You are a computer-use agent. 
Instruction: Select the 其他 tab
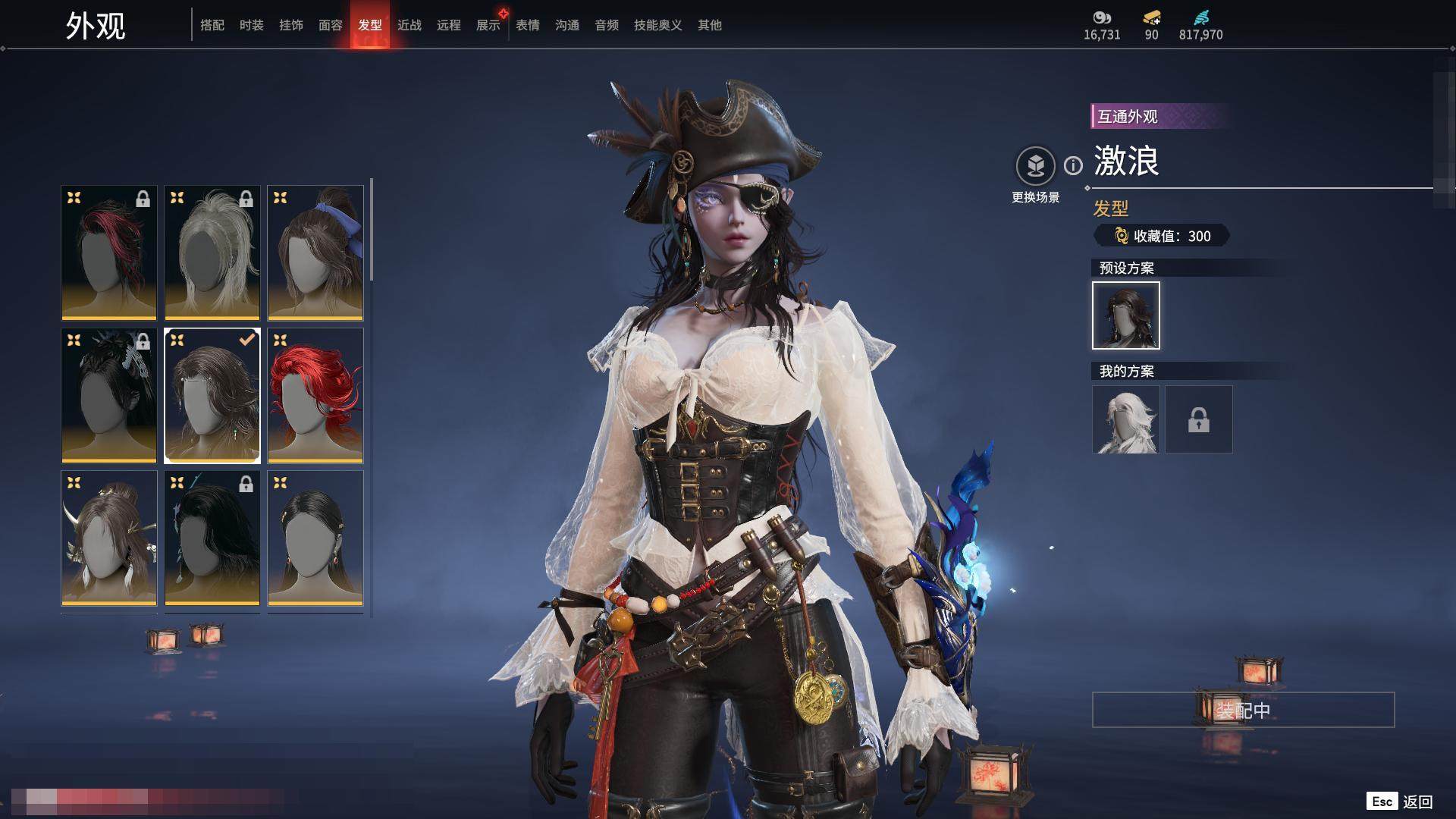[x=710, y=25]
